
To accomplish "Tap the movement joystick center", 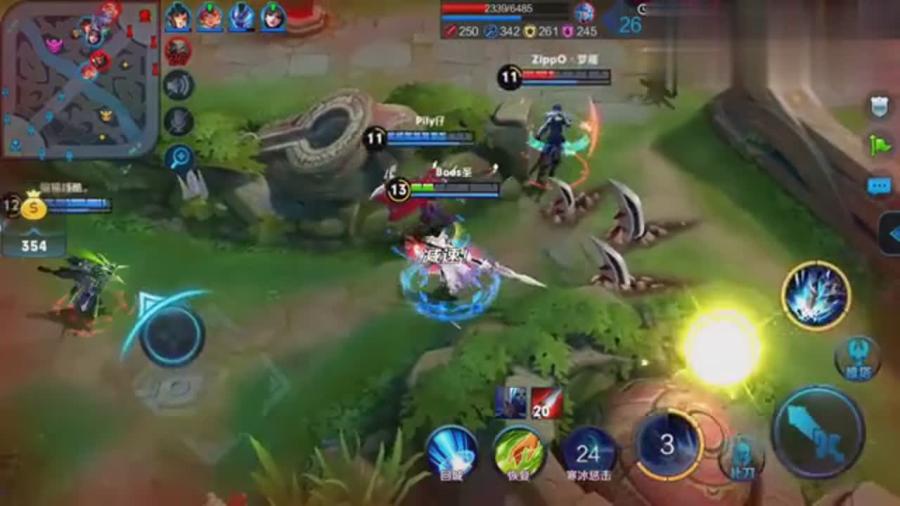I will [x=171, y=334].
